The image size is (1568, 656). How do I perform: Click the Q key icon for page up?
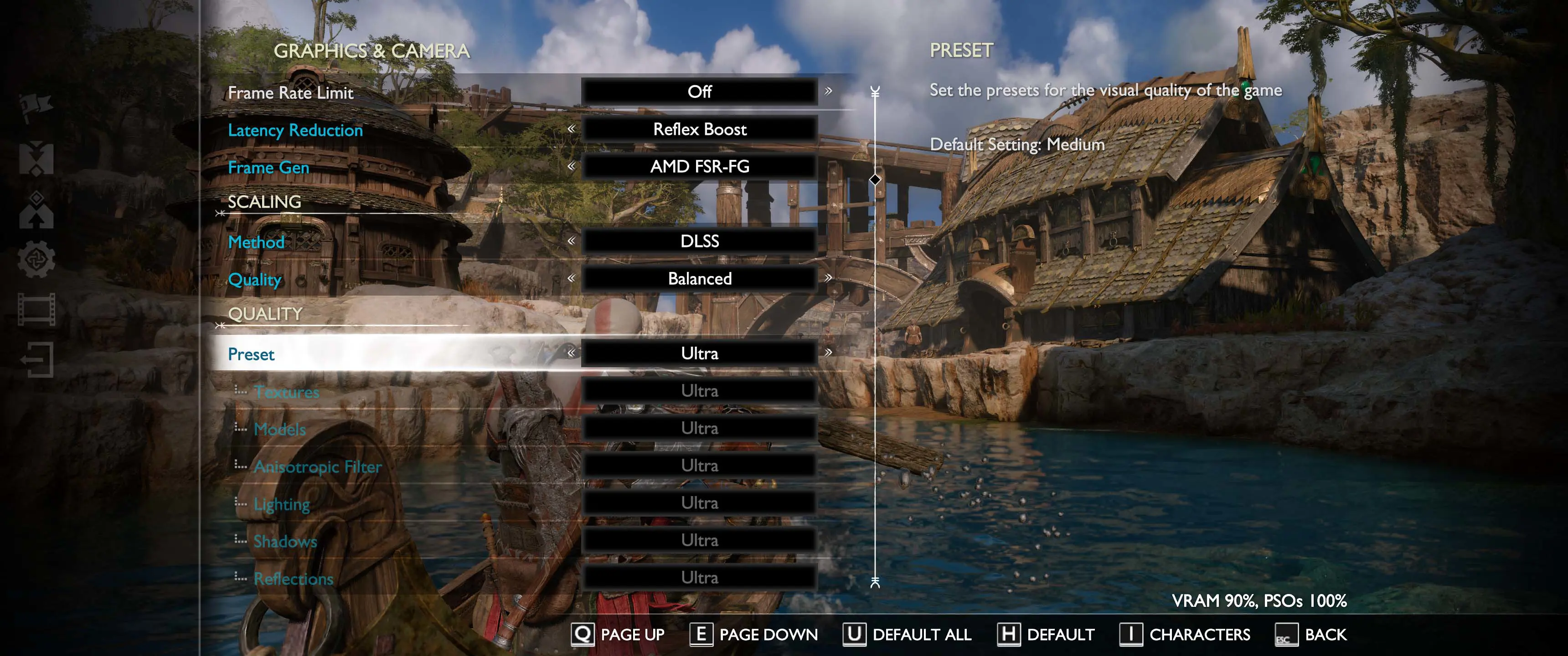click(x=583, y=635)
